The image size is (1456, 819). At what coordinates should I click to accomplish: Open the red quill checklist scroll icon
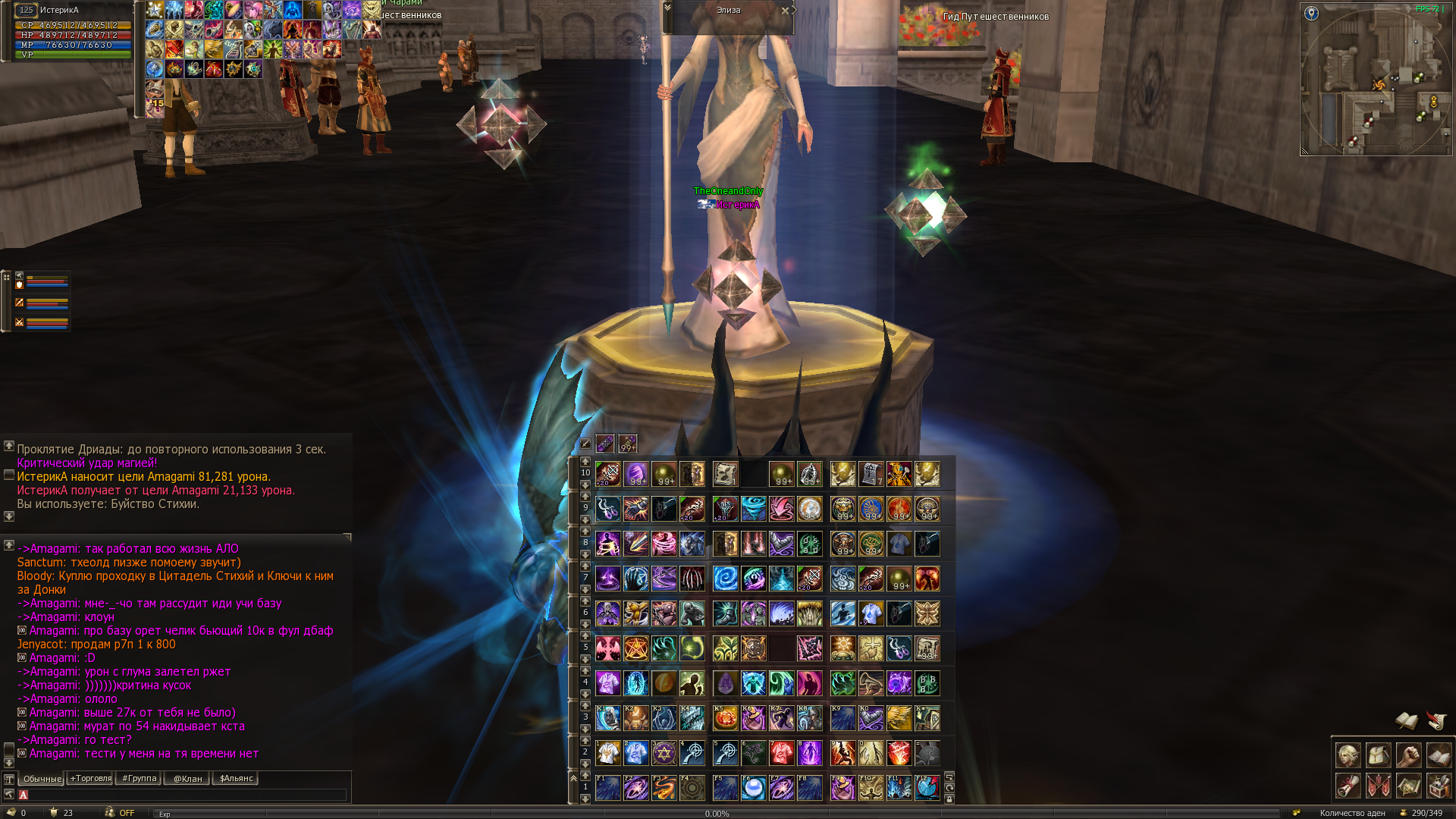tap(1436, 720)
